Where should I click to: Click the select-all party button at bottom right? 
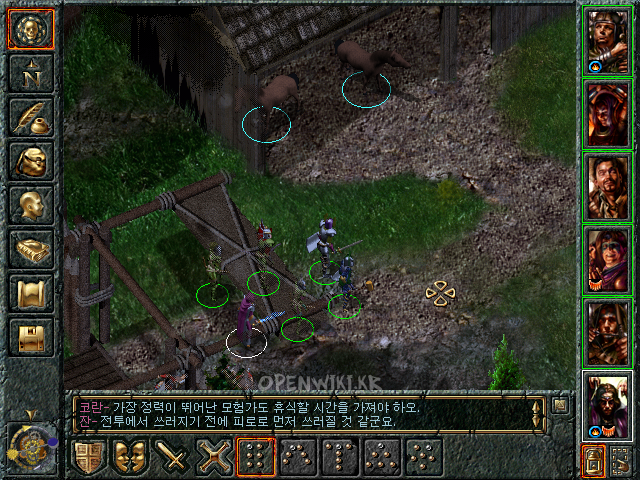[620, 460]
